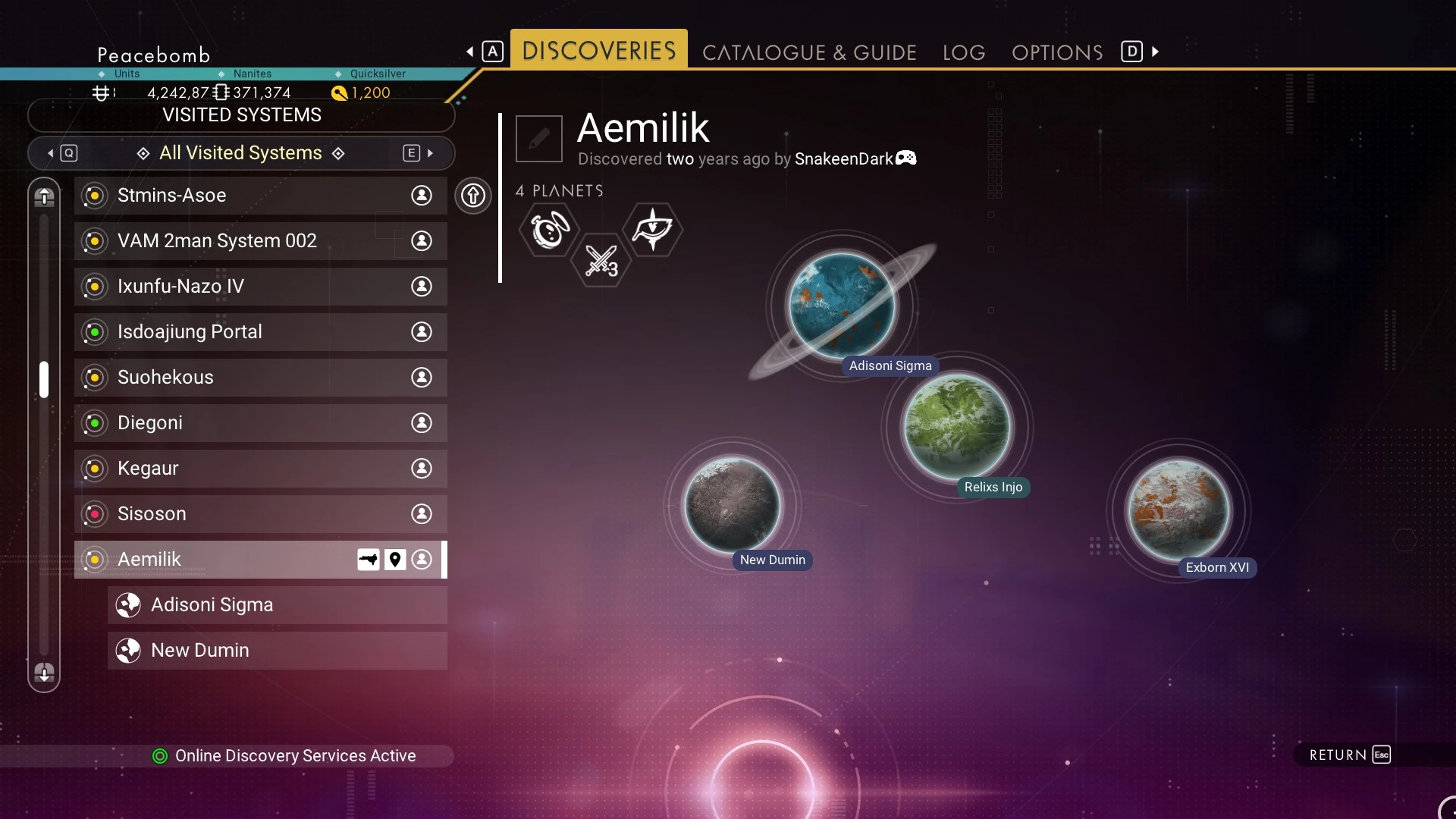Click the upload discoveries arrow button
Image resolution: width=1456 pixels, height=819 pixels.
click(x=473, y=196)
